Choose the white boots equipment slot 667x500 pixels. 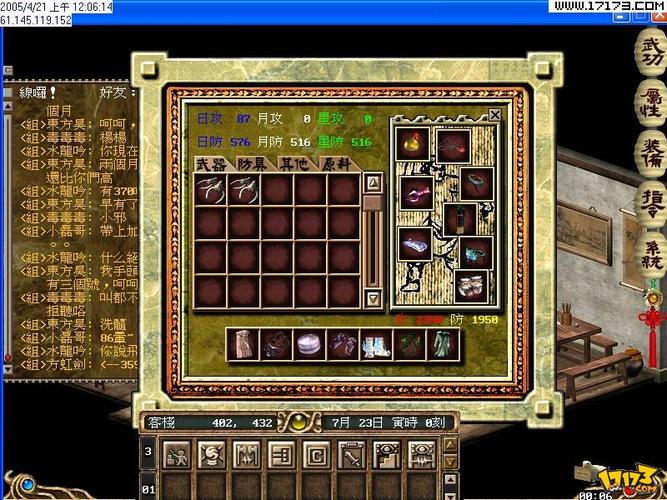tap(471, 286)
